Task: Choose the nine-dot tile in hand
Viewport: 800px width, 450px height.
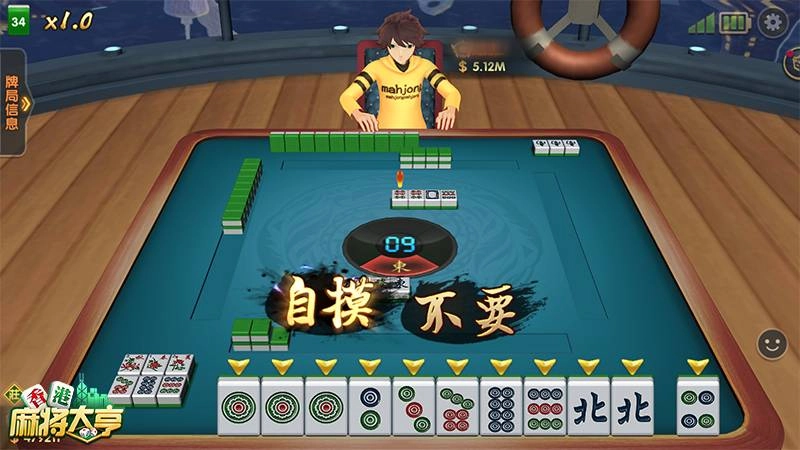Action: (545, 406)
